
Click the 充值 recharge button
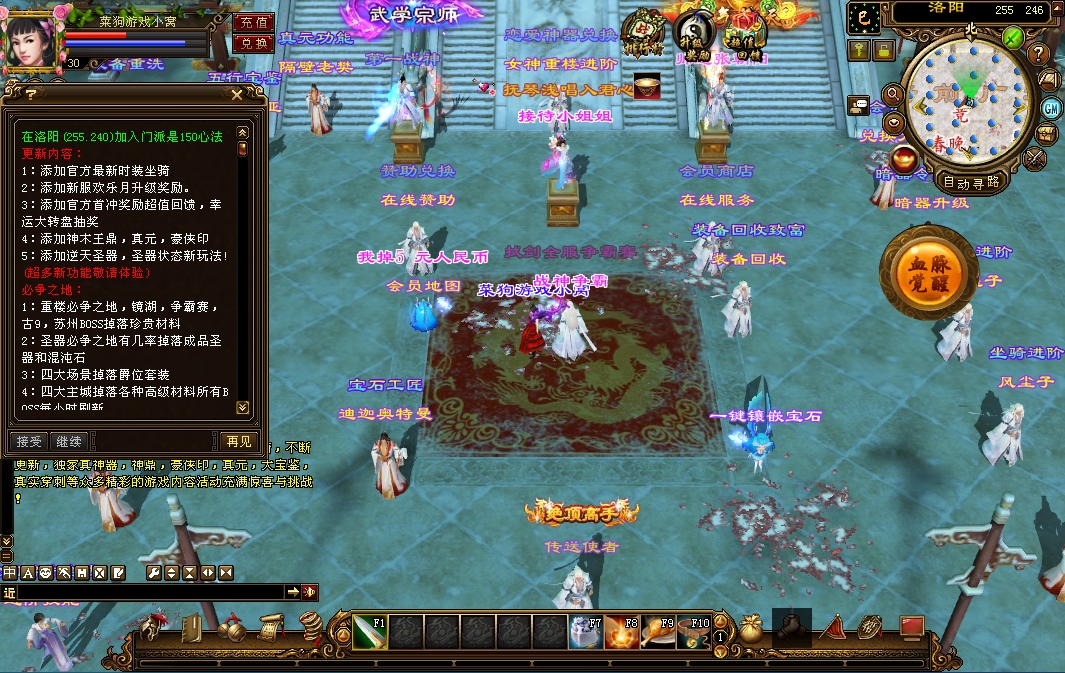tap(254, 22)
